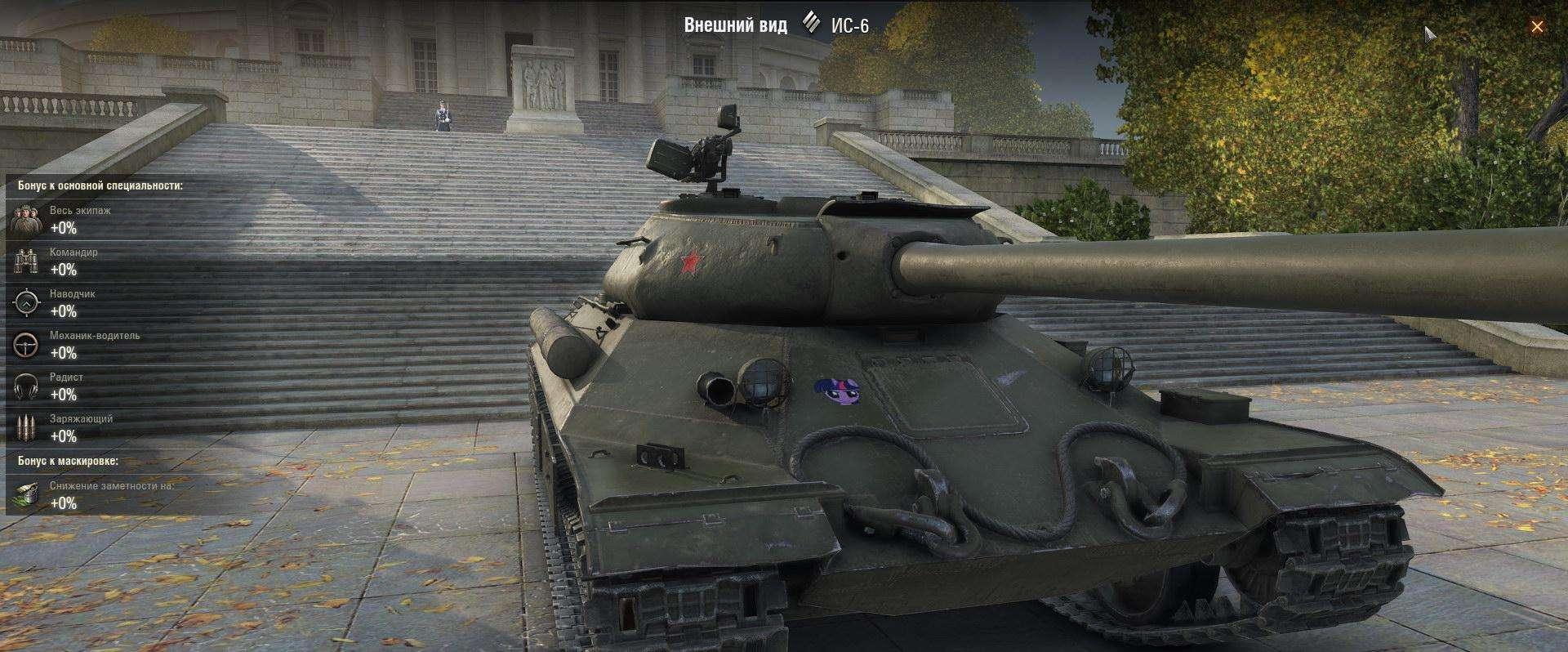This screenshot has height=652, width=1568.
Task: Close the exterior customization screen
Action: (1536, 27)
